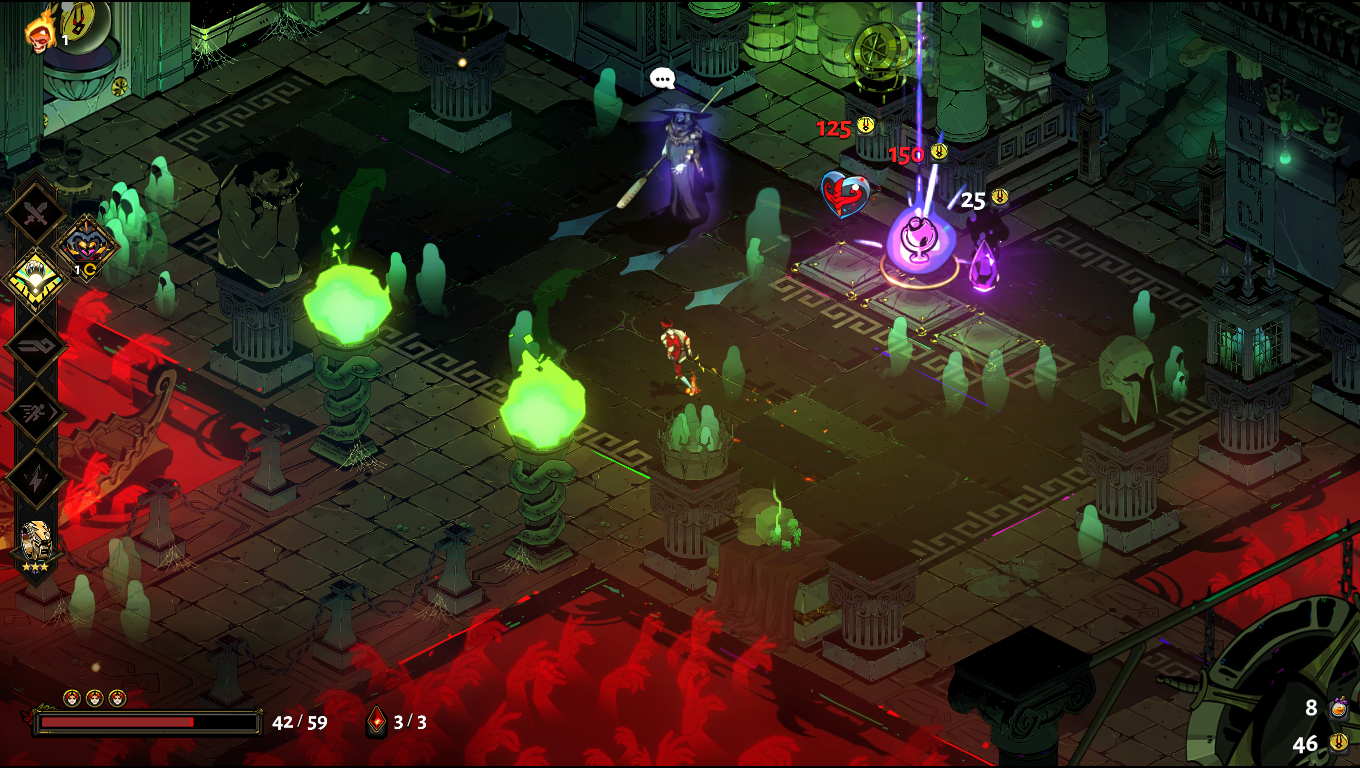Select the glowing yellow Special boon slot
The height and width of the screenshot is (768, 1360).
point(36,279)
